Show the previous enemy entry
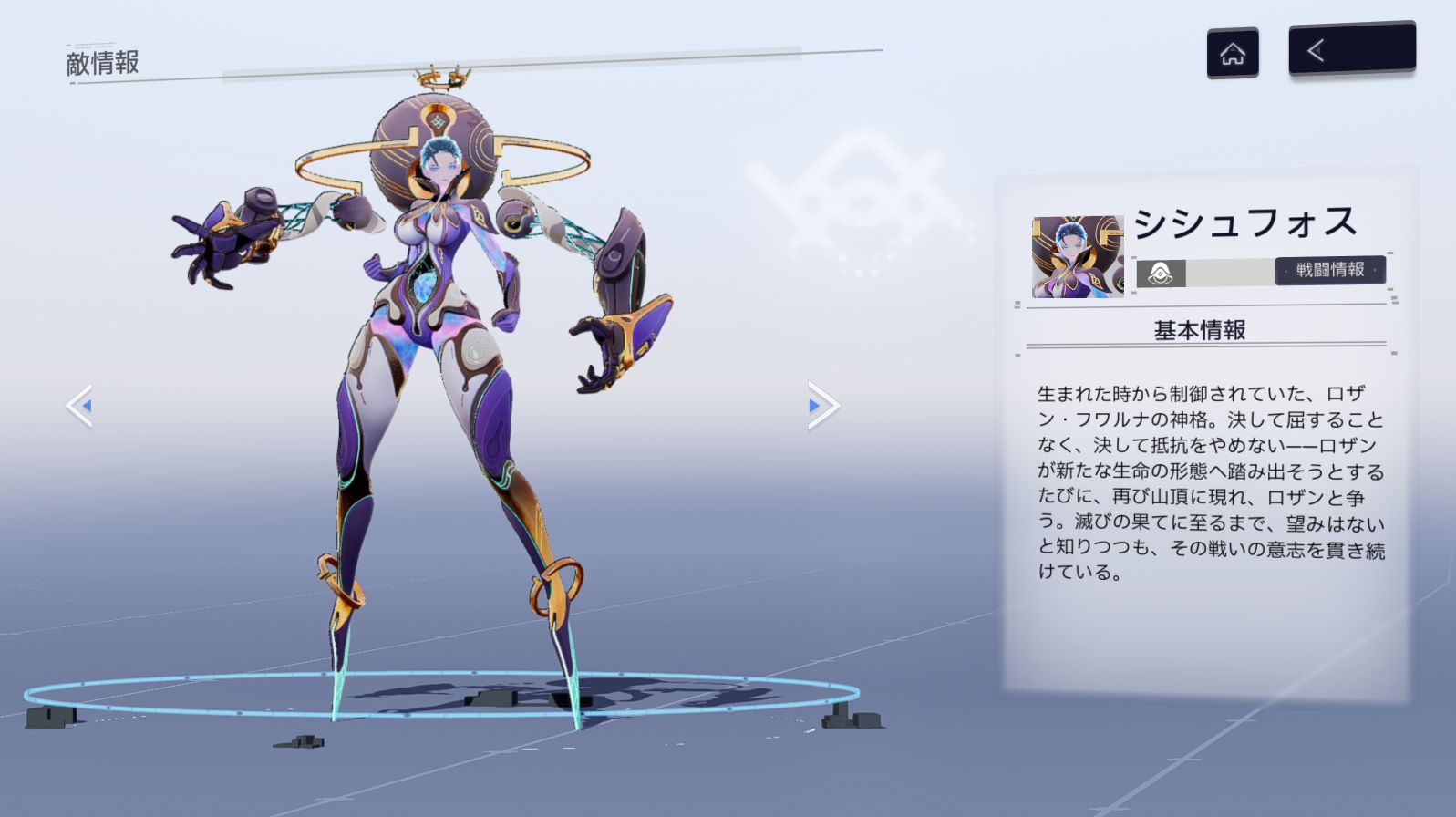The image size is (1456, 817). pyautogui.click(x=80, y=406)
